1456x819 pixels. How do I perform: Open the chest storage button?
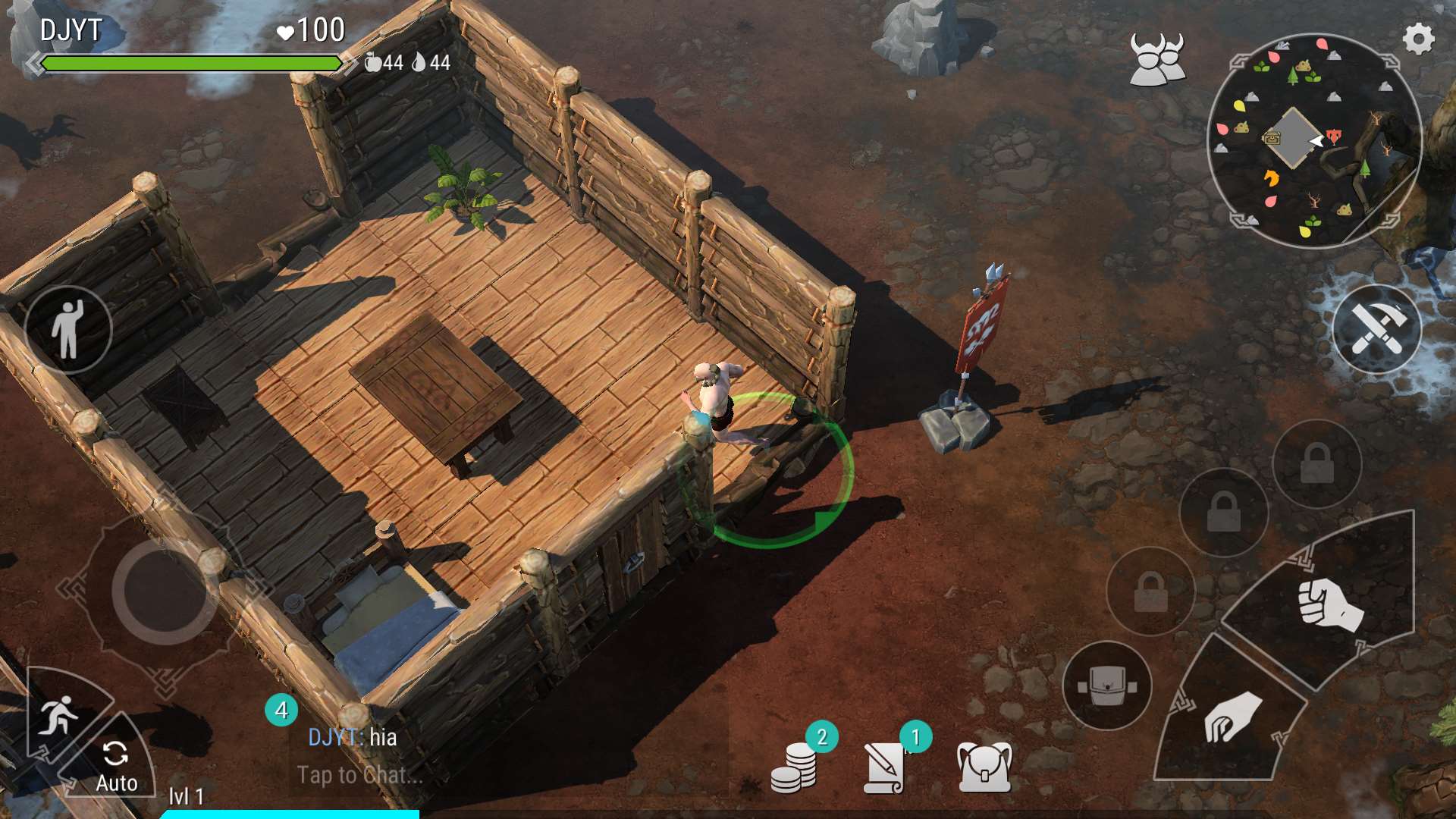point(1106,686)
